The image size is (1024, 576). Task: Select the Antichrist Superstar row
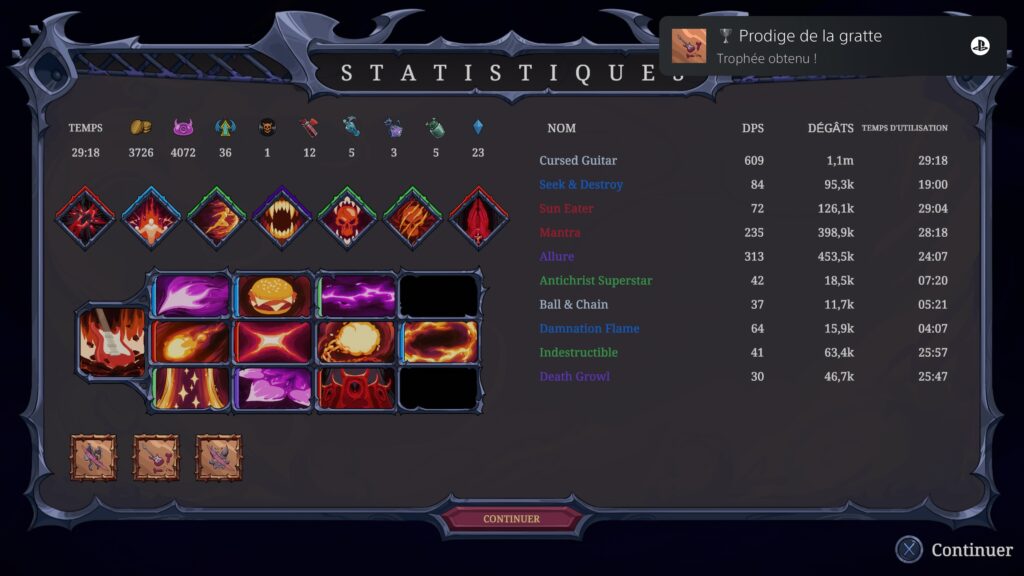(x=595, y=281)
